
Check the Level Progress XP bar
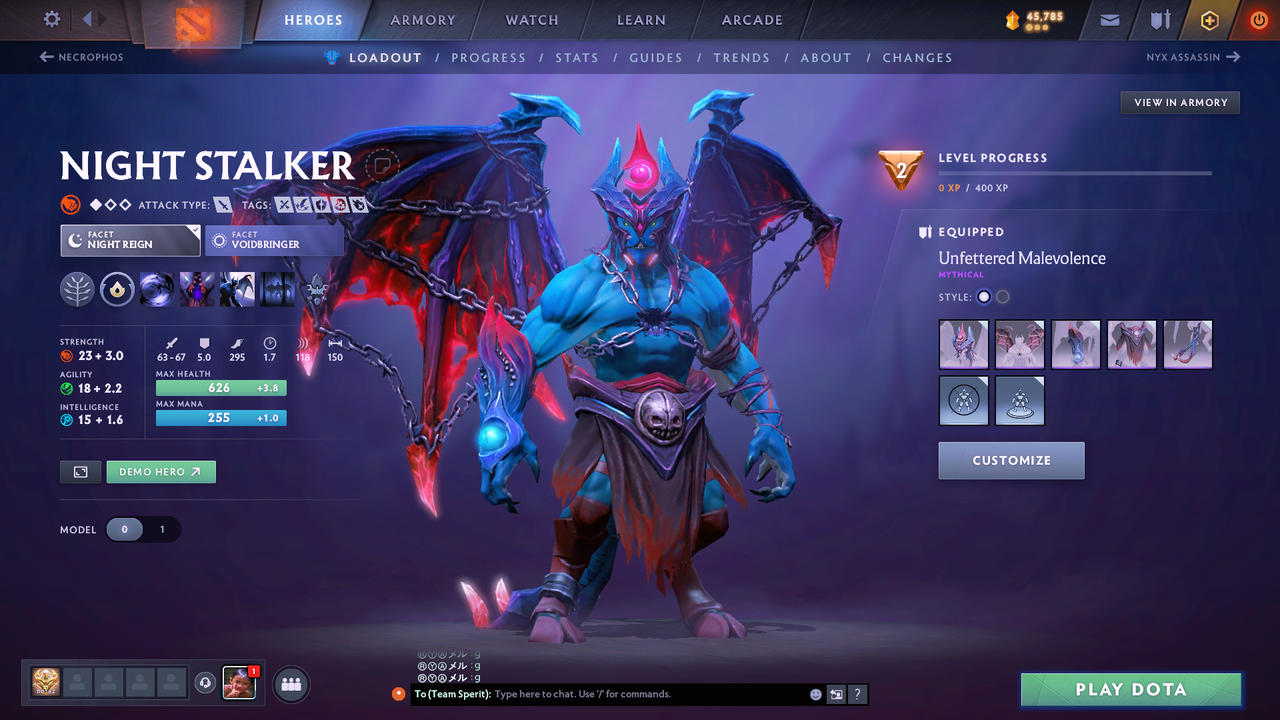[x=1075, y=172]
